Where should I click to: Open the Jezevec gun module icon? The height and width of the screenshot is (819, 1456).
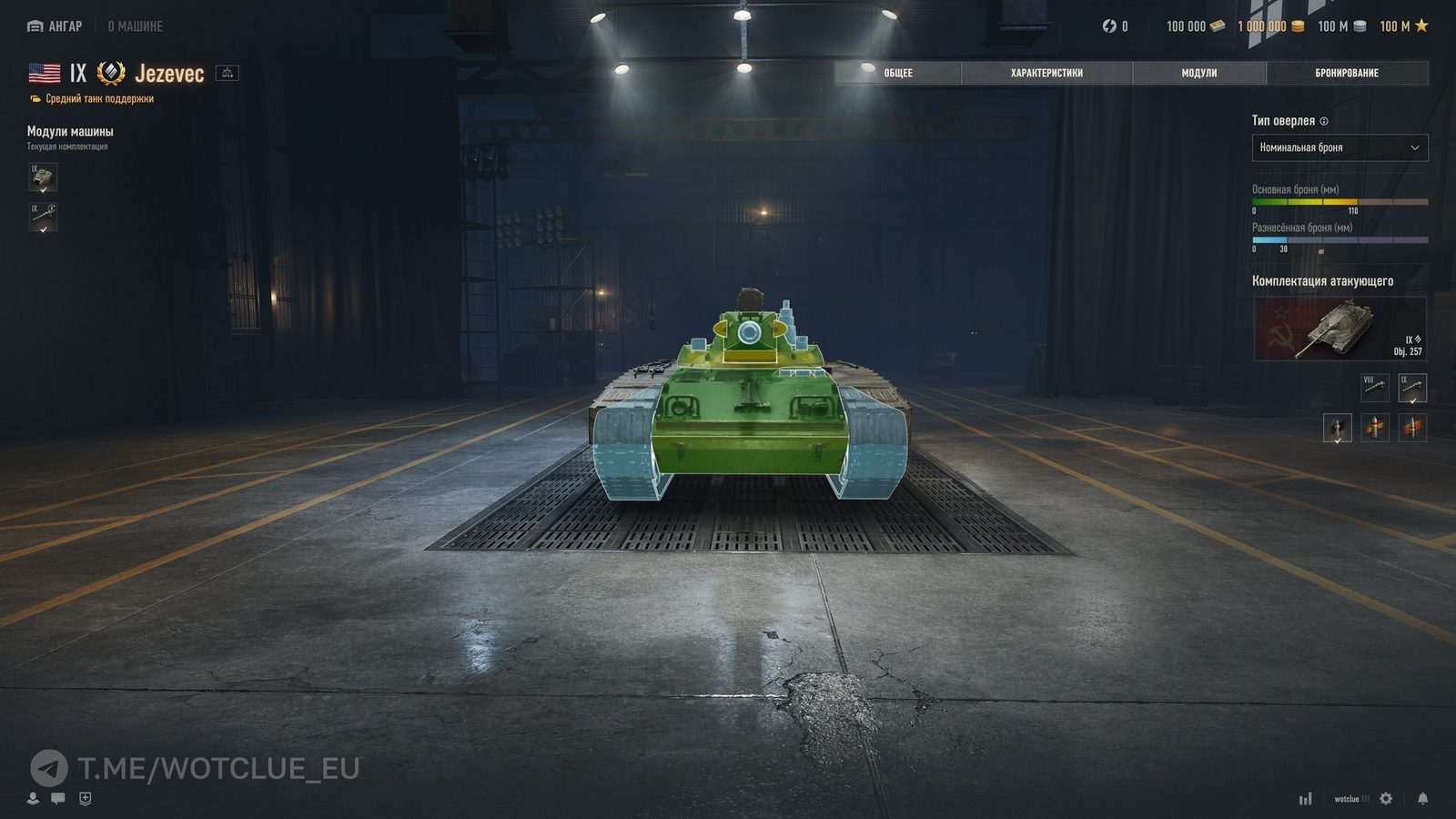tap(43, 218)
